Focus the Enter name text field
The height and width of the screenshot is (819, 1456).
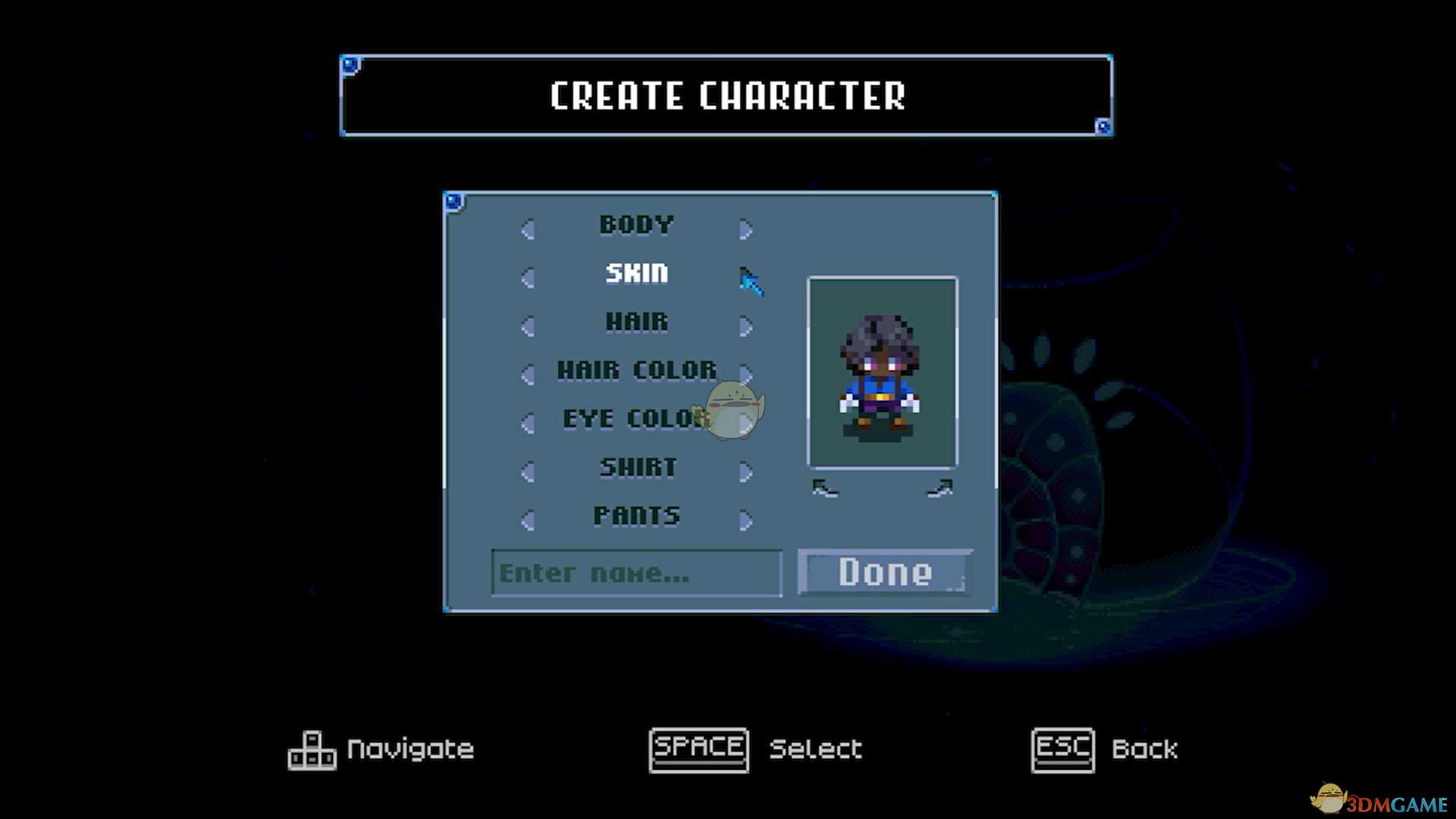coord(636,573)
